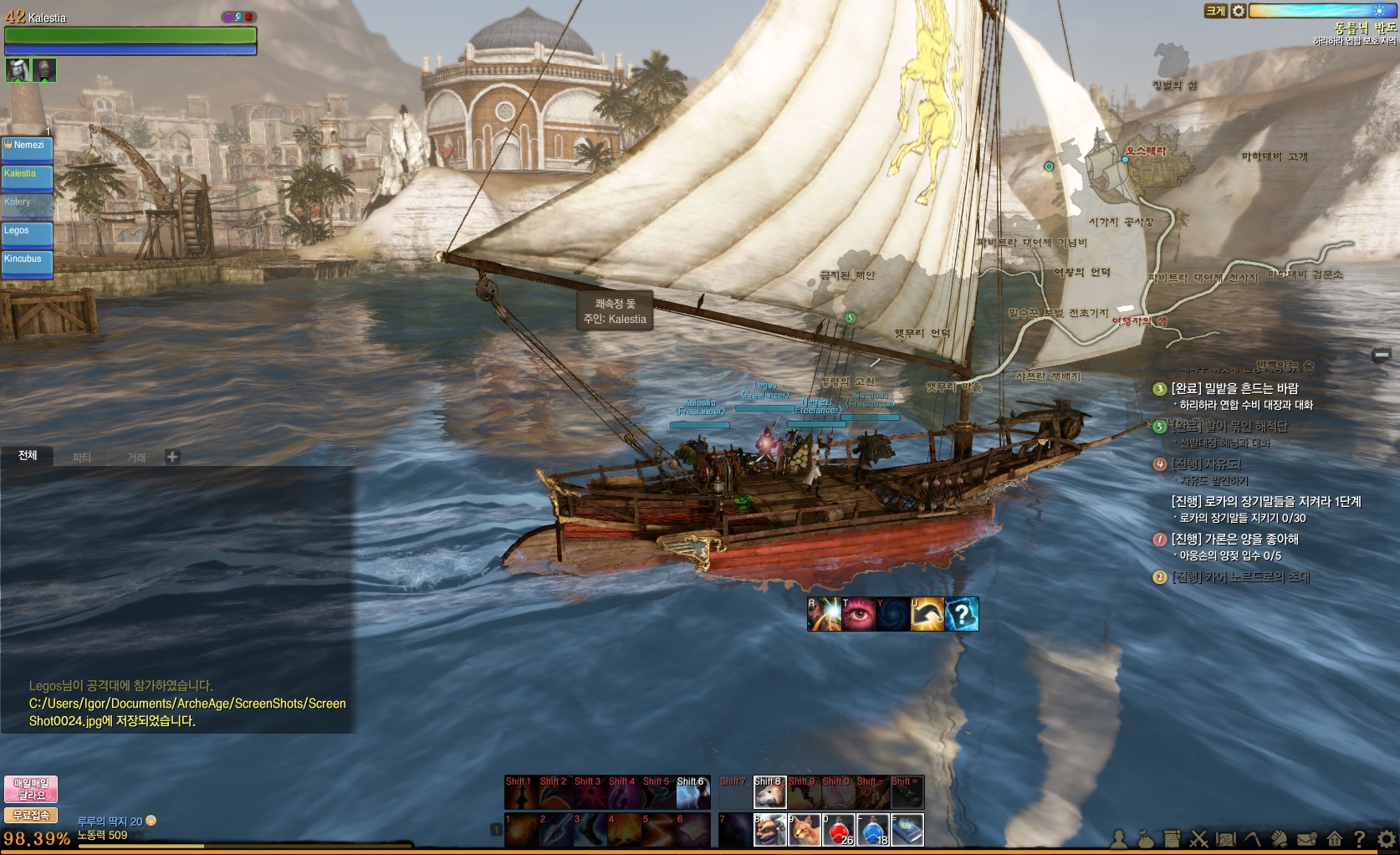
Task: Use the red health potion slot
Action: point(839,829)
